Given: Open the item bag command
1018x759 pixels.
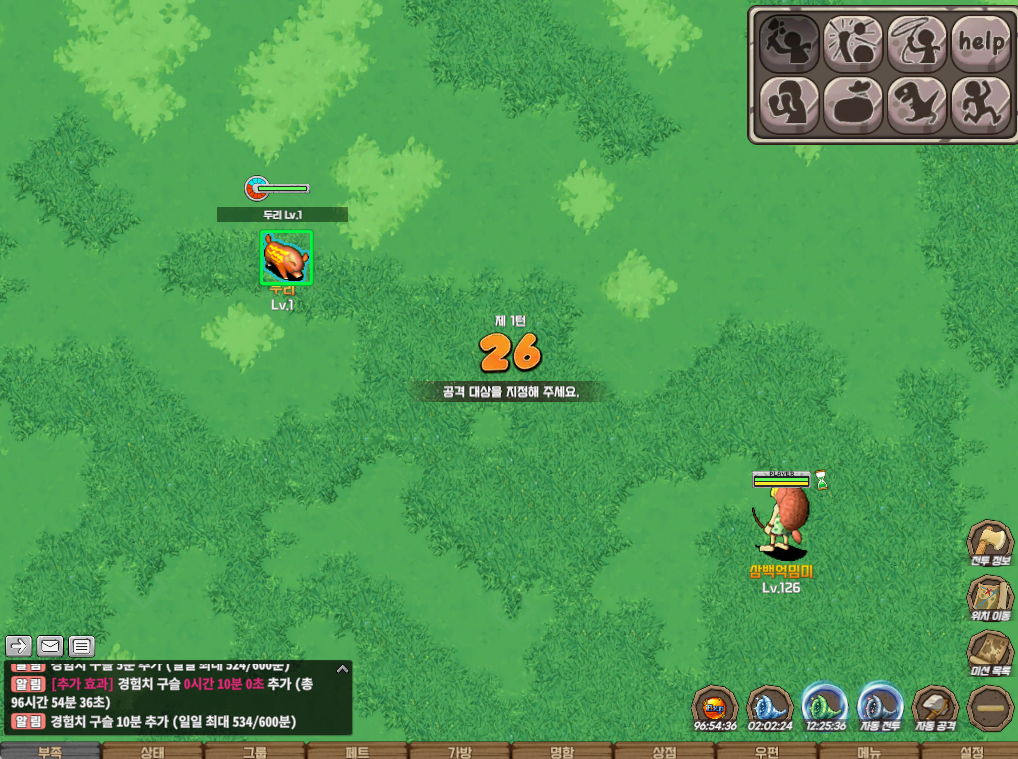Looking at the screenshot, I should click(x=853, y=105).
